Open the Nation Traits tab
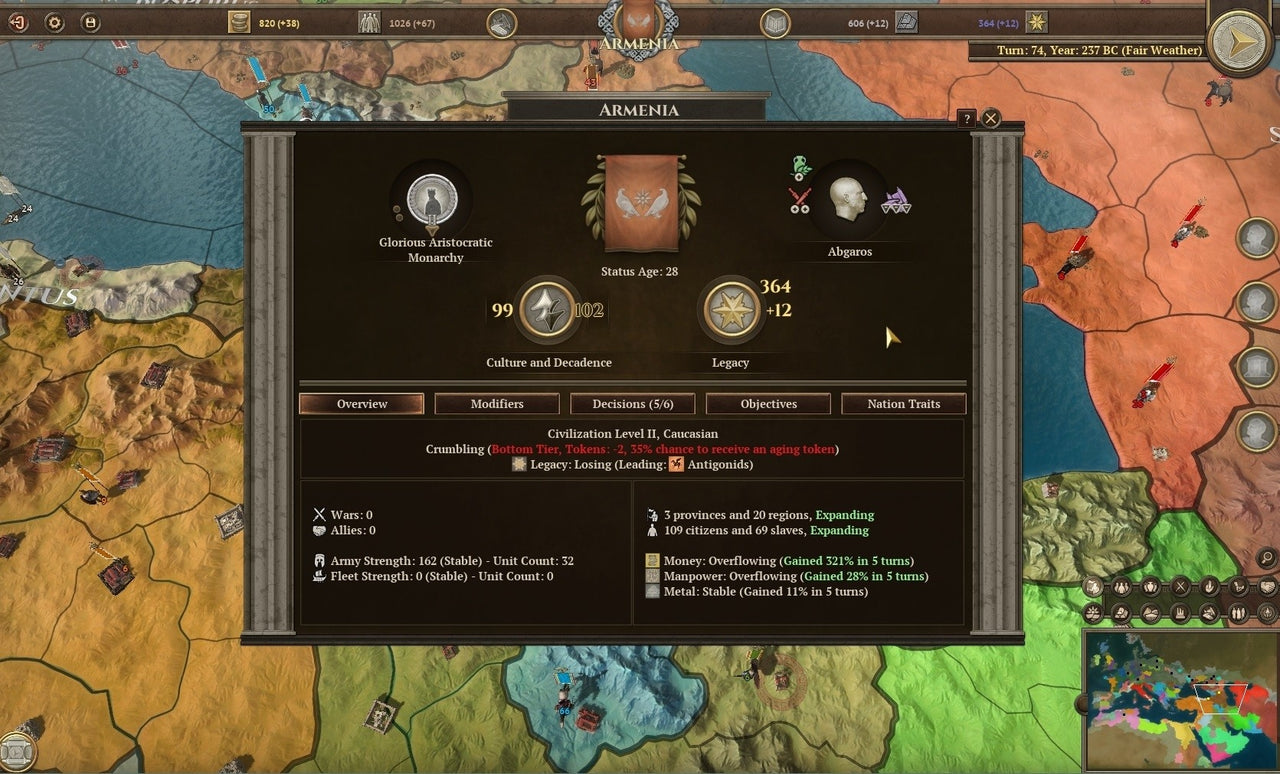The width and height of the screenshot is (1280, 774). (903, 404)
